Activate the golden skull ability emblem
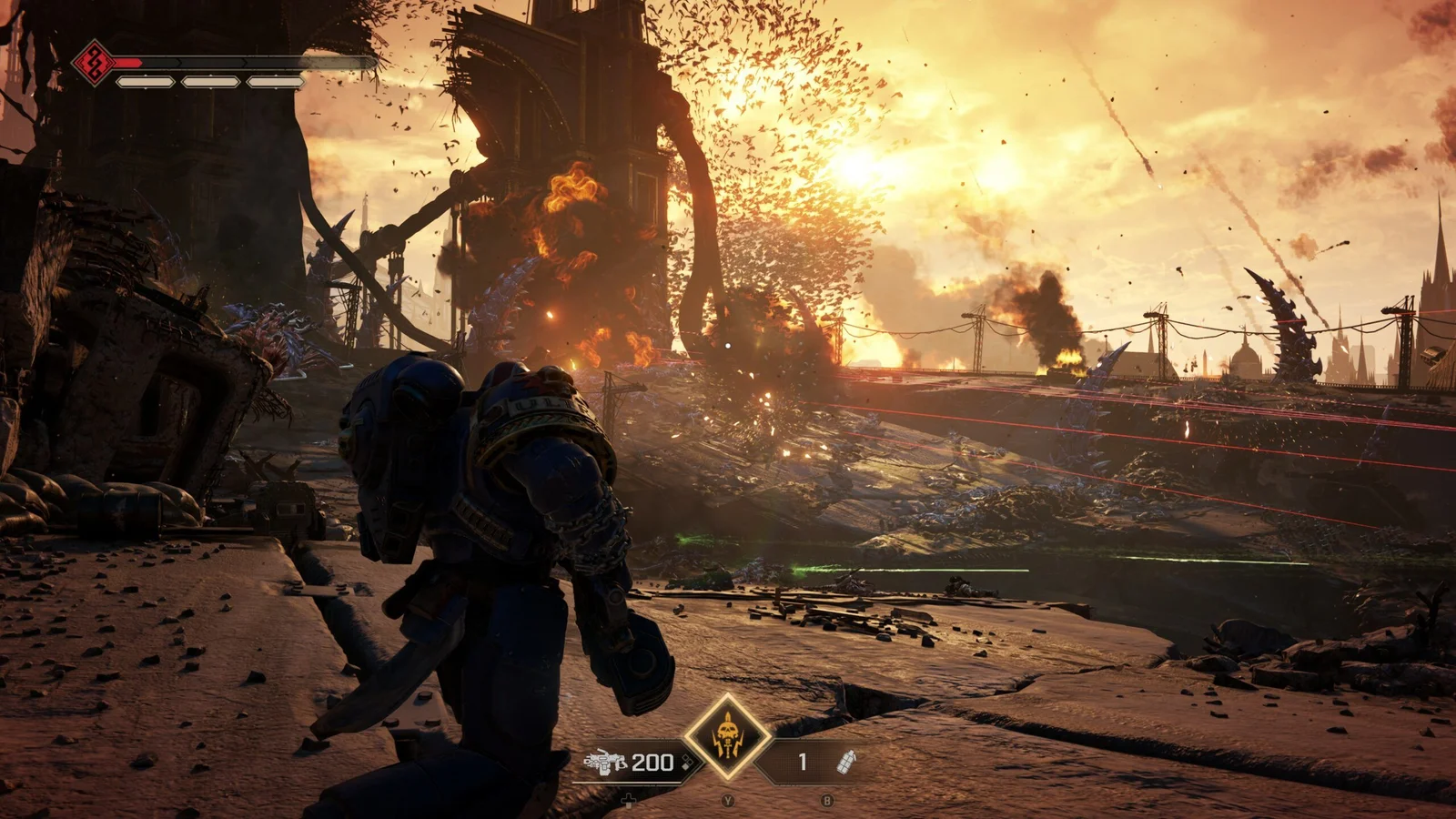 click(x=726, y=736)
